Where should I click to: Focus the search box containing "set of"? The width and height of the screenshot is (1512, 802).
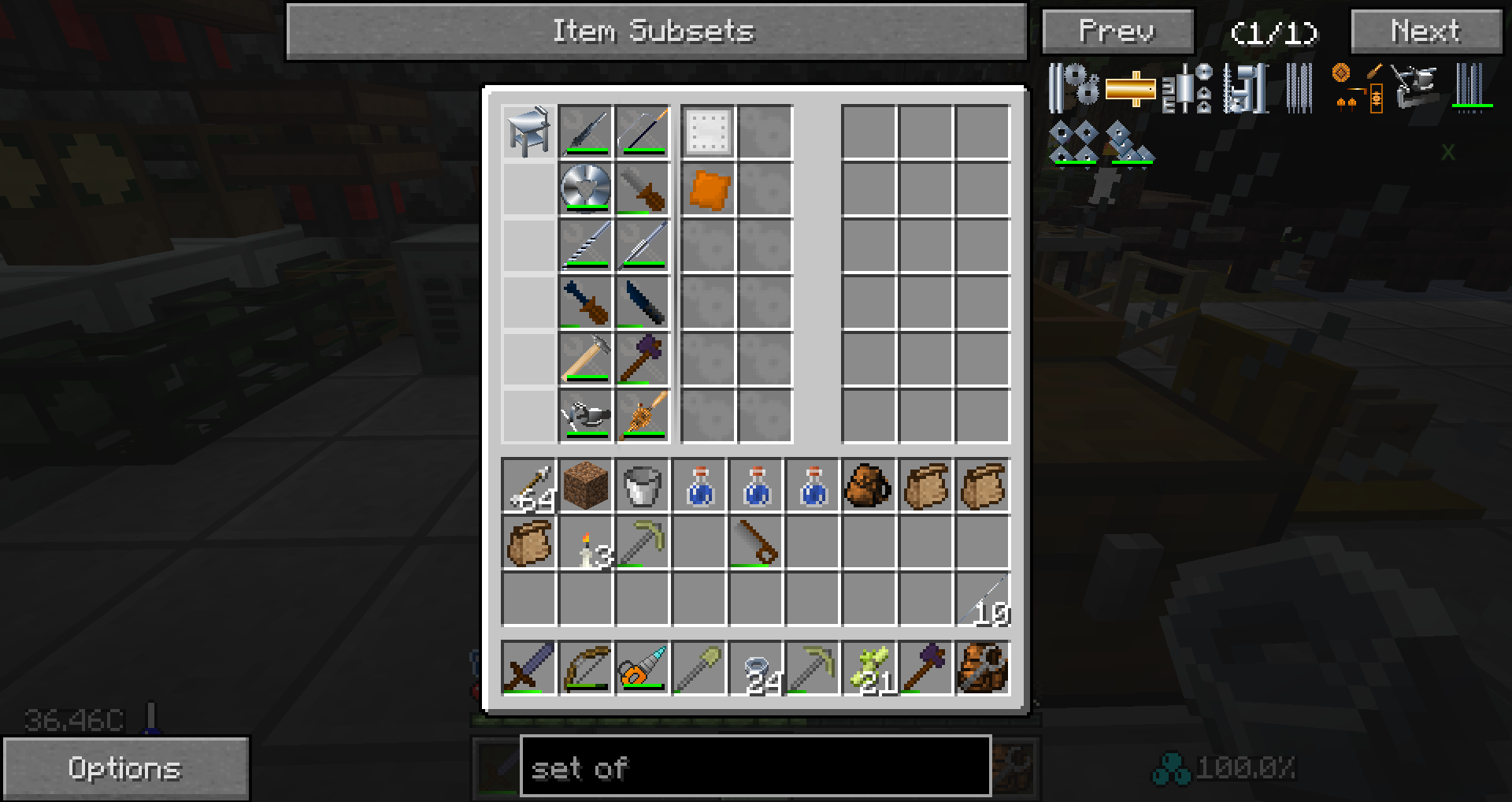click(x=755, y=767)
